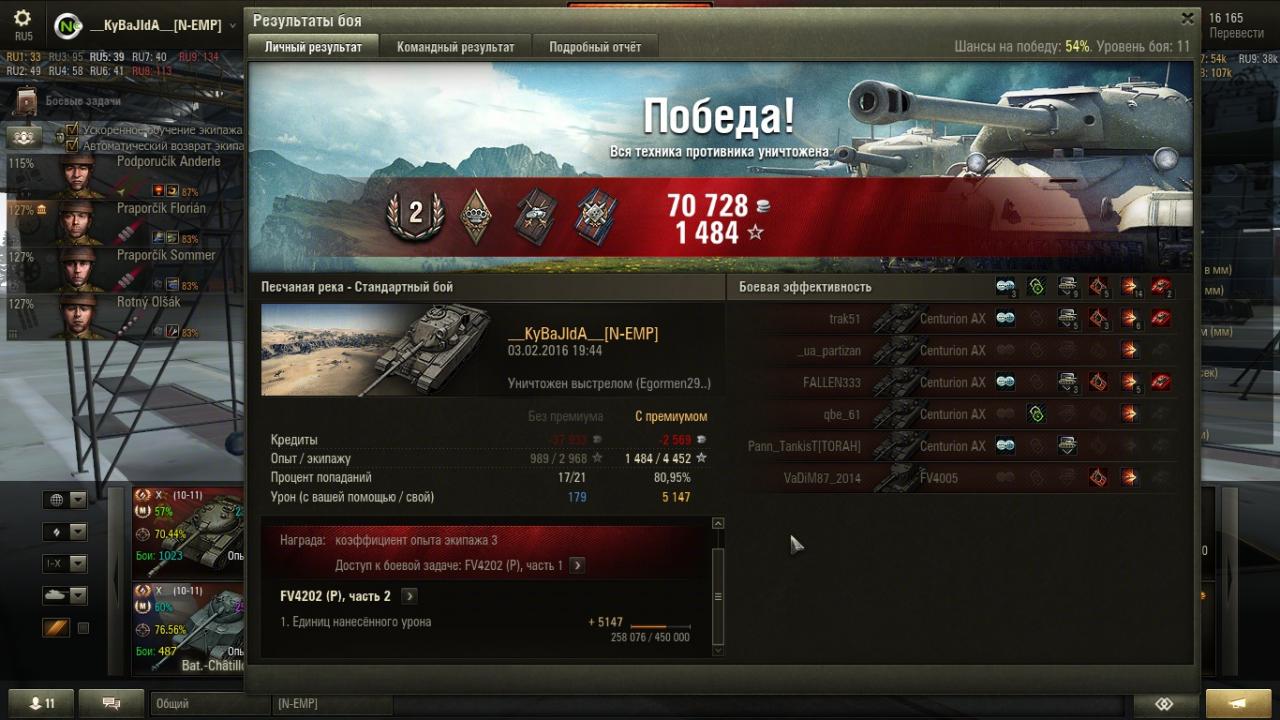Image resolution: width=1280 pixels, height=720 pixels.
Task: Open the Боевые задачи missions panel
Action: 27,101
